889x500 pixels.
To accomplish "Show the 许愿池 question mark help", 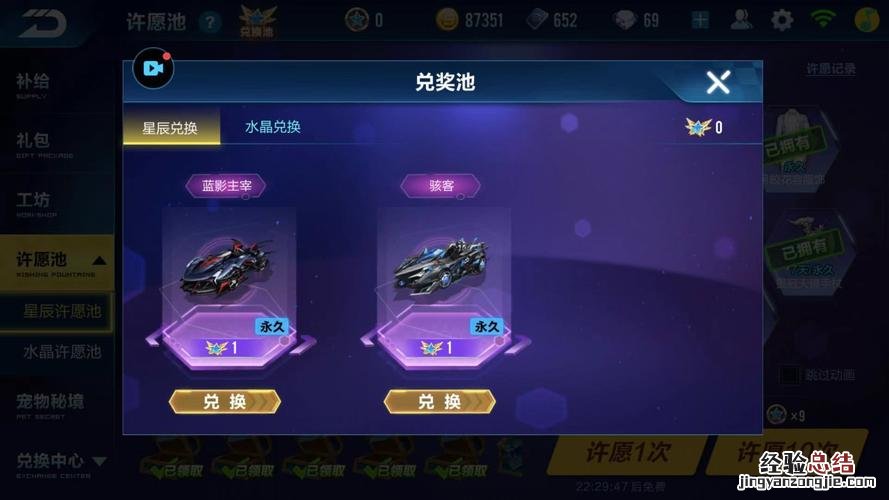I will (x=210, y=20).
